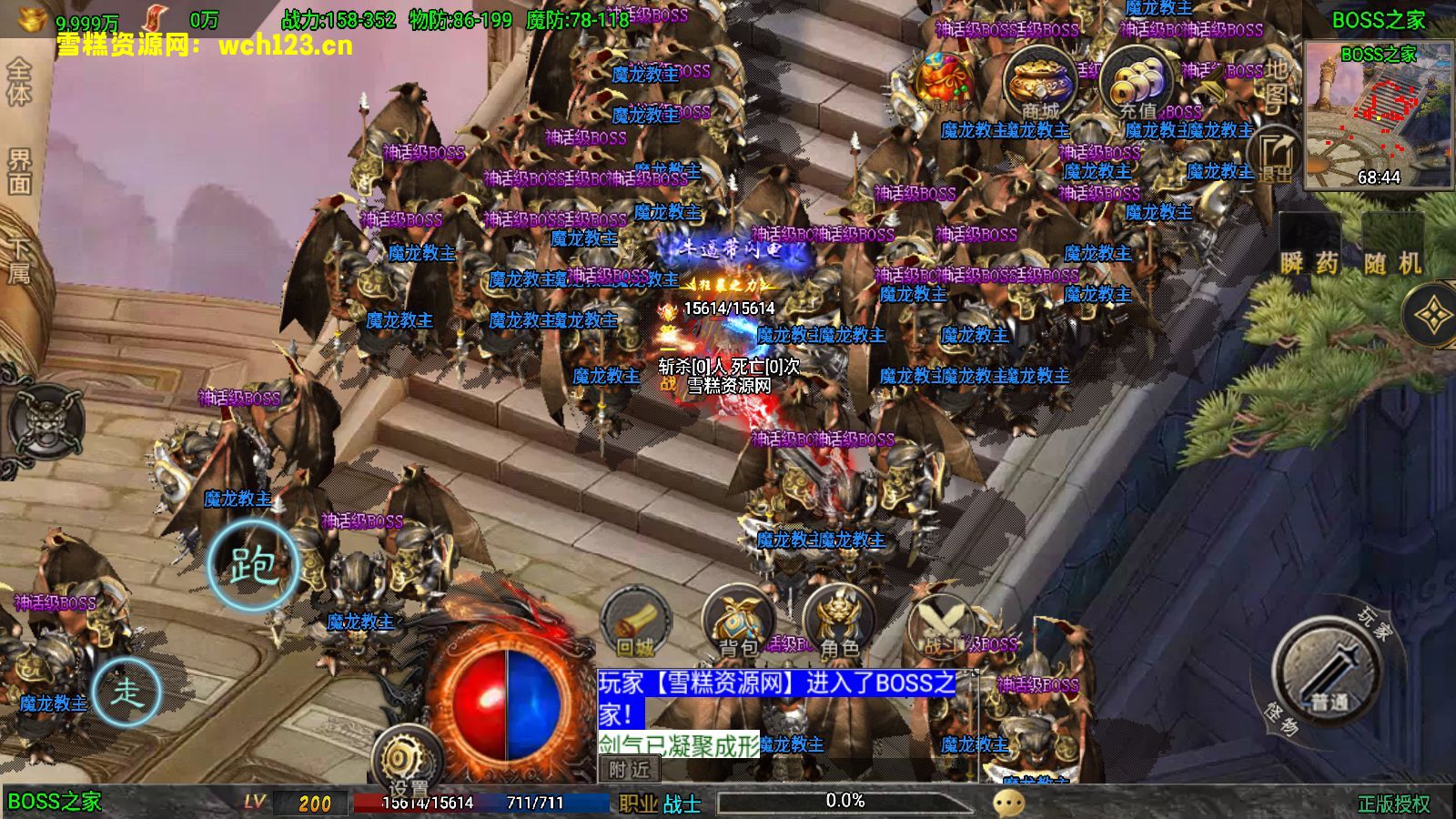Open the 角色 character sheet

click(839, 624)
